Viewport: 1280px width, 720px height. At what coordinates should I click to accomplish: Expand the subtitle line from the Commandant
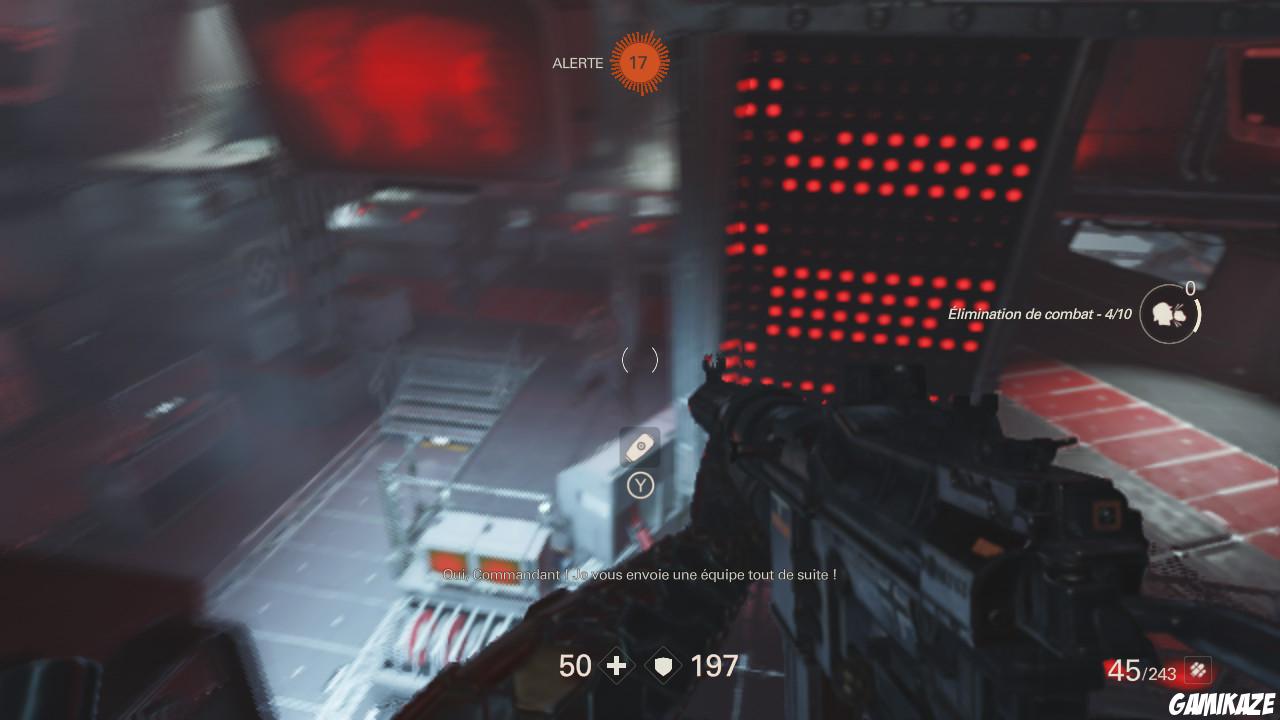click(x=640, y=574)
